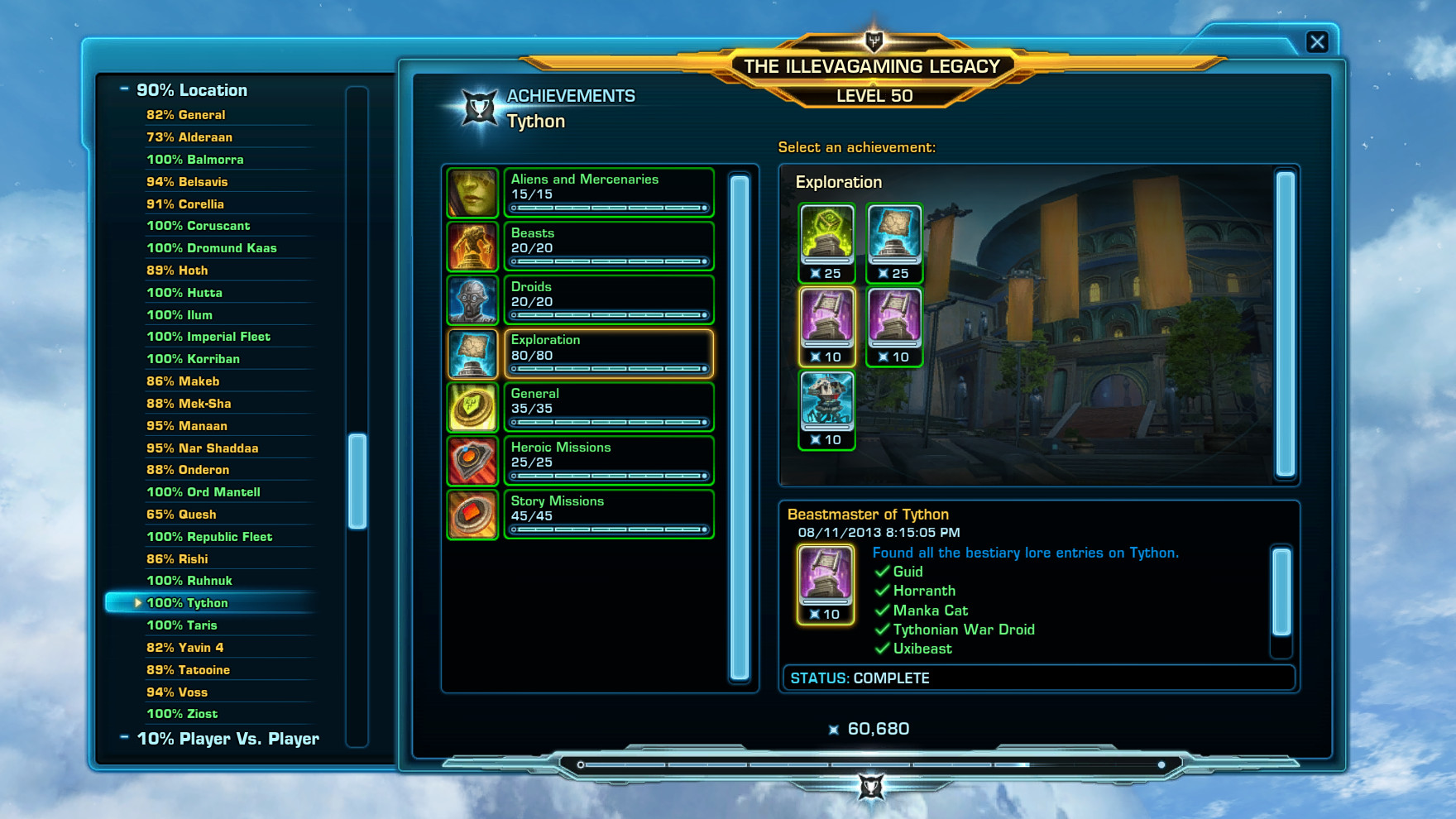Click the checkmark next to Manka Cat
Image resolution: width=1456 pixels, height=819 pixels.
point(882,610)
